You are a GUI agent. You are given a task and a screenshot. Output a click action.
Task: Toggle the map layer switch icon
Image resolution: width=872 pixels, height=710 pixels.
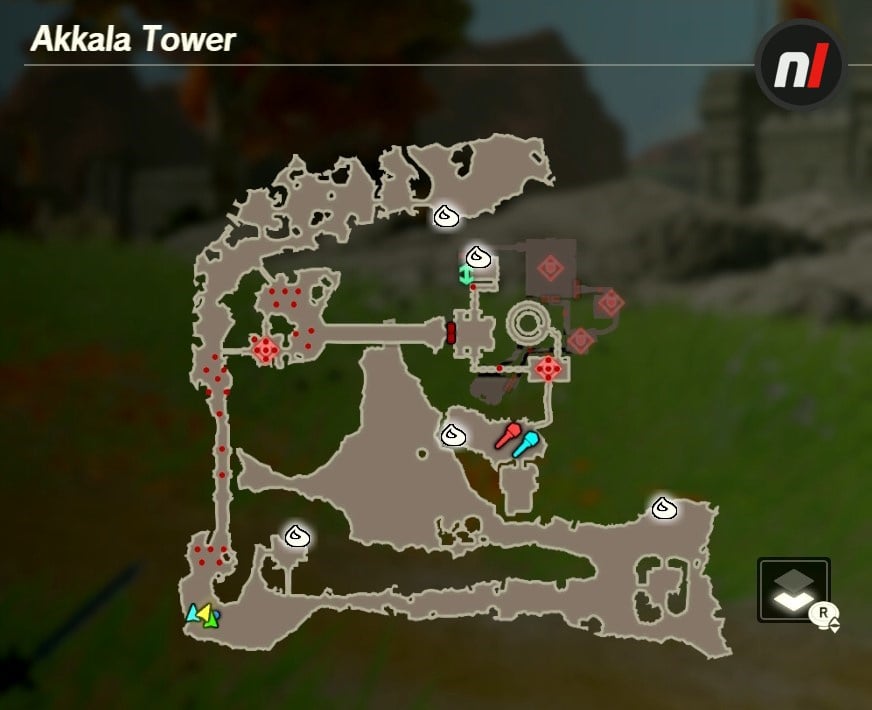[x=794, y=590]
